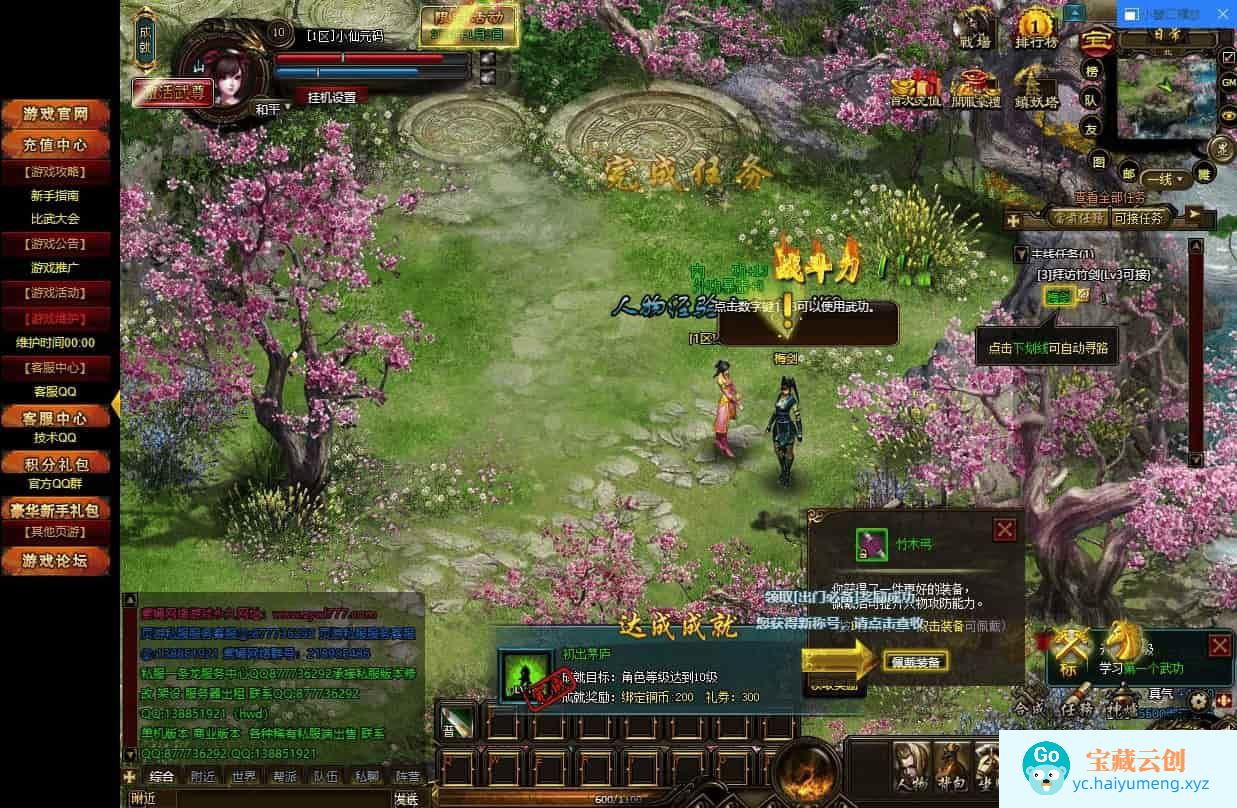
Task: Open the 邮 mail button
Action: tap(1129, 172)
